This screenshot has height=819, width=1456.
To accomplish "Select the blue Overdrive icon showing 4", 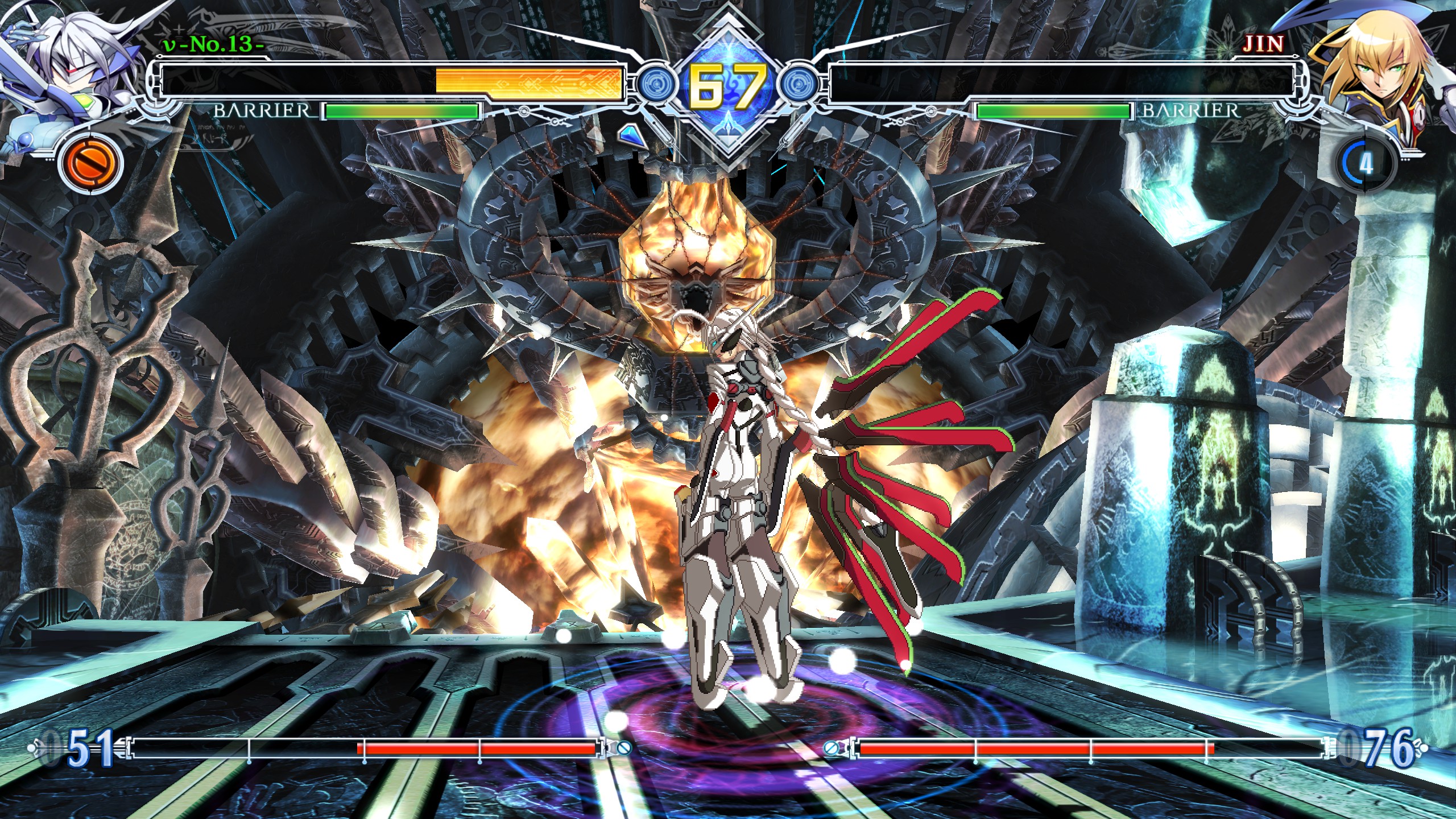I will point(1366,164).
